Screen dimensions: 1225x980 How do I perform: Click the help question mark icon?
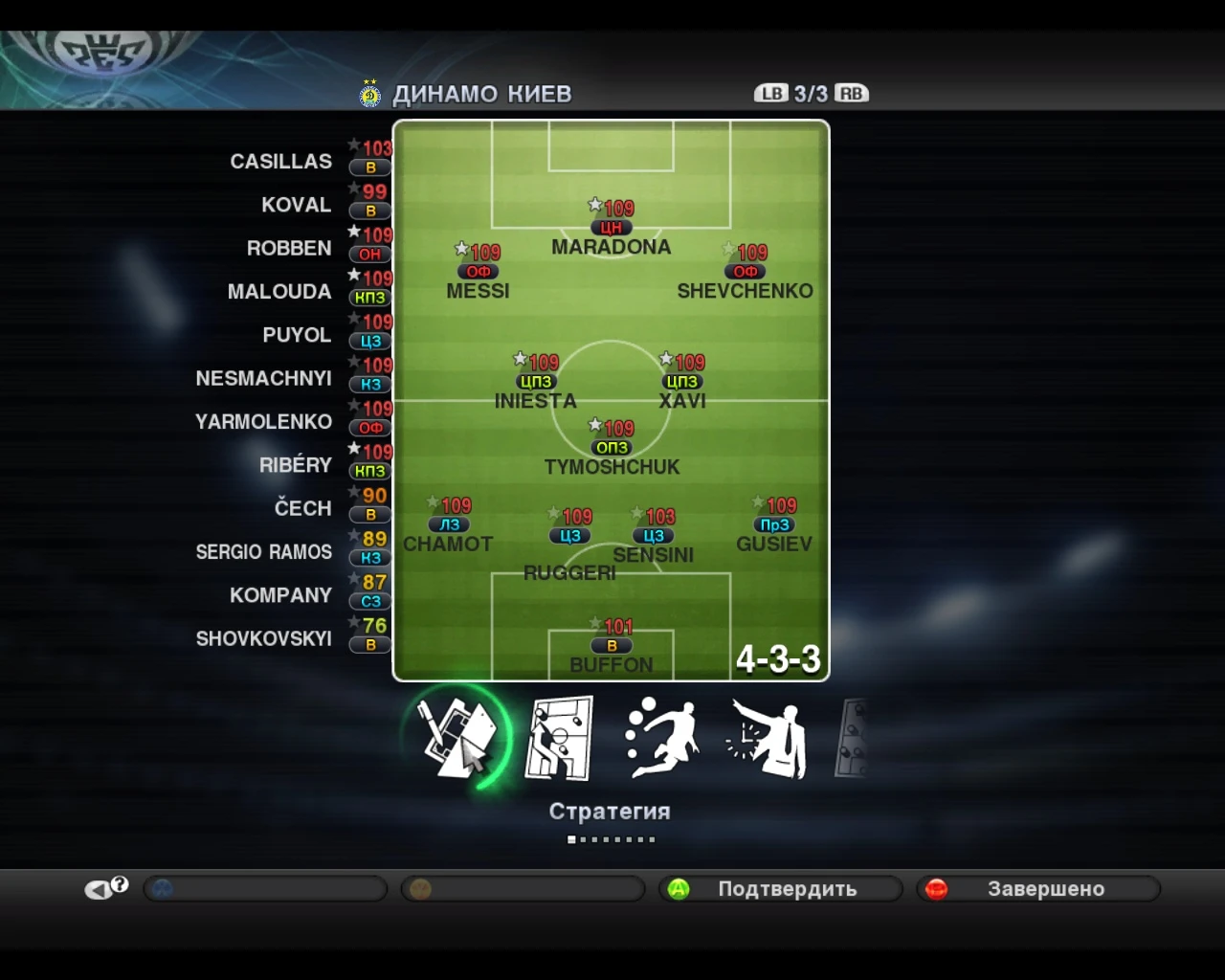coord(119,883)
